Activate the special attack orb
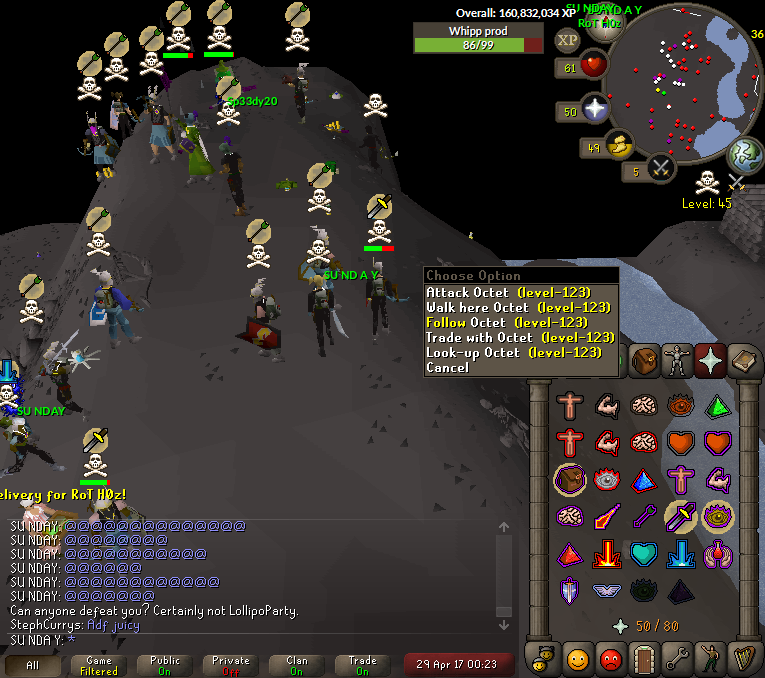Image resolution: width=765 pixels, height=678 pixels. tap(660, 169)
